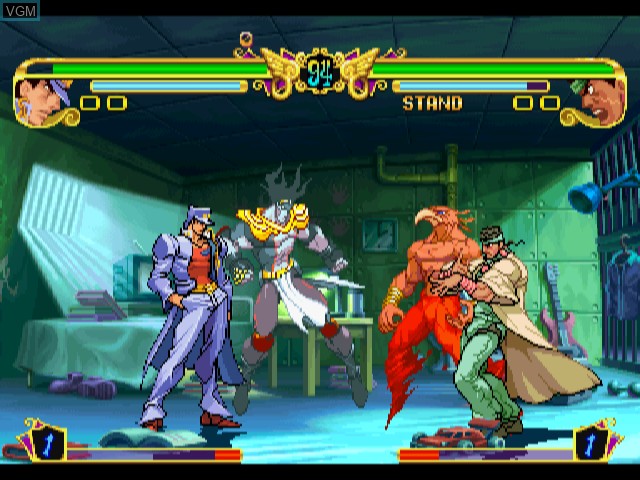This screenshot has width=640, height=480.
Task: Click the right player's super stock emblem
Action: (x=592, y=443)
